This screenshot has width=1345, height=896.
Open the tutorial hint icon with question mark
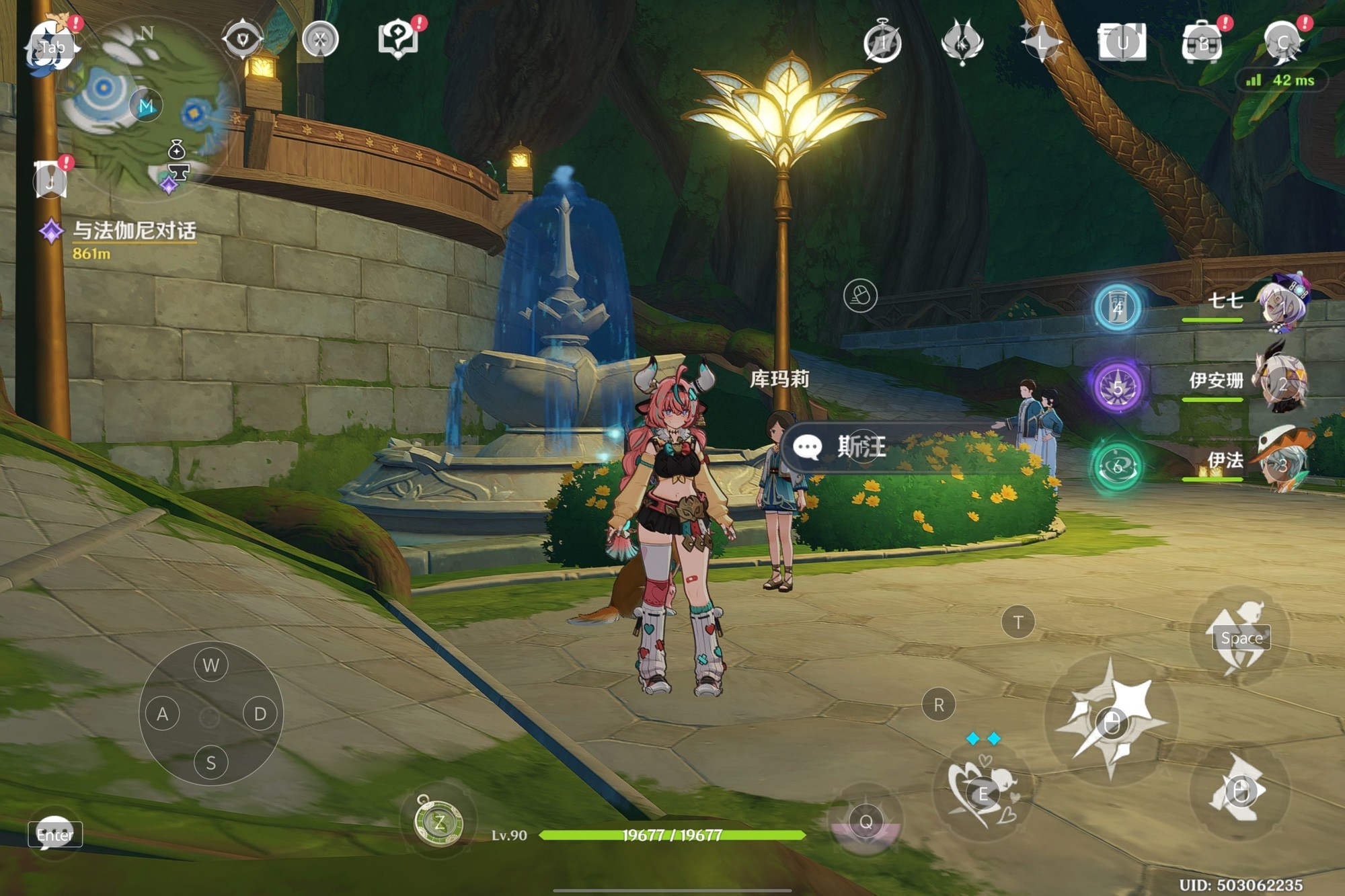coord(398,39)
